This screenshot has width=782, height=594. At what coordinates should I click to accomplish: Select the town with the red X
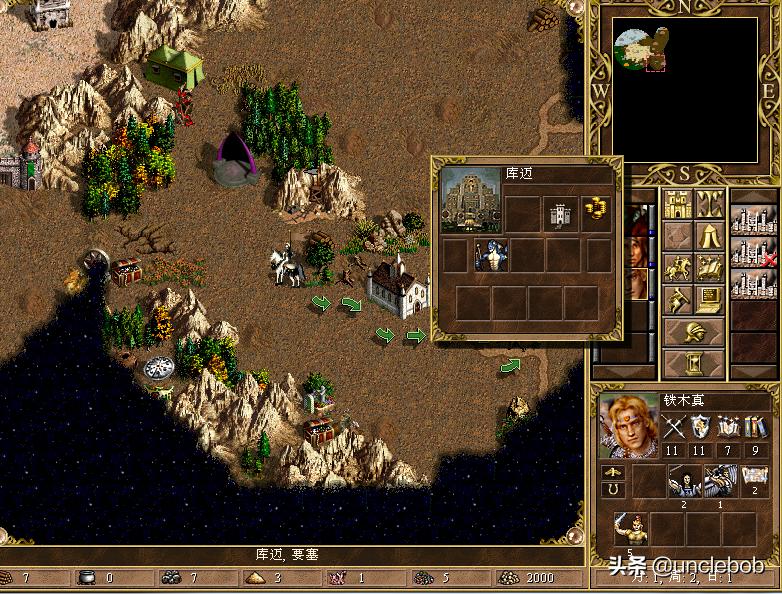[753, 251]
